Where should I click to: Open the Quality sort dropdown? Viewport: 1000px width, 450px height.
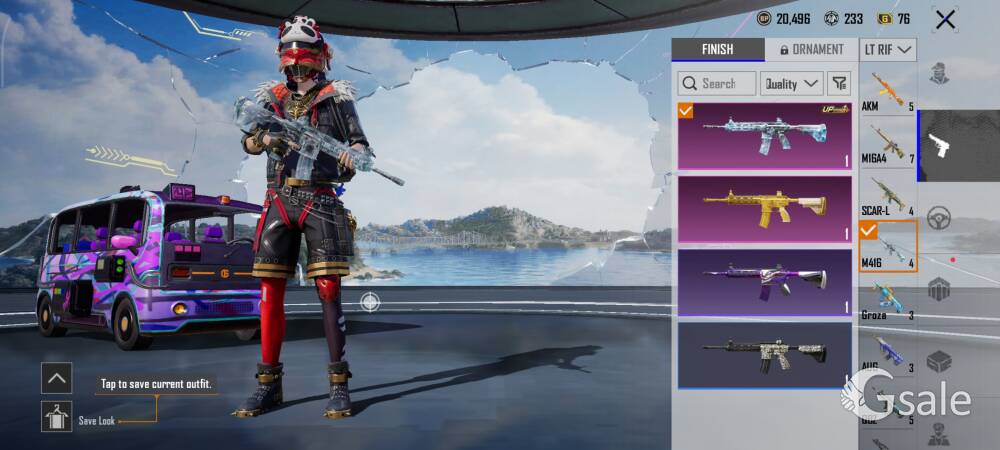pyautogui.click(x=791, y=83)
